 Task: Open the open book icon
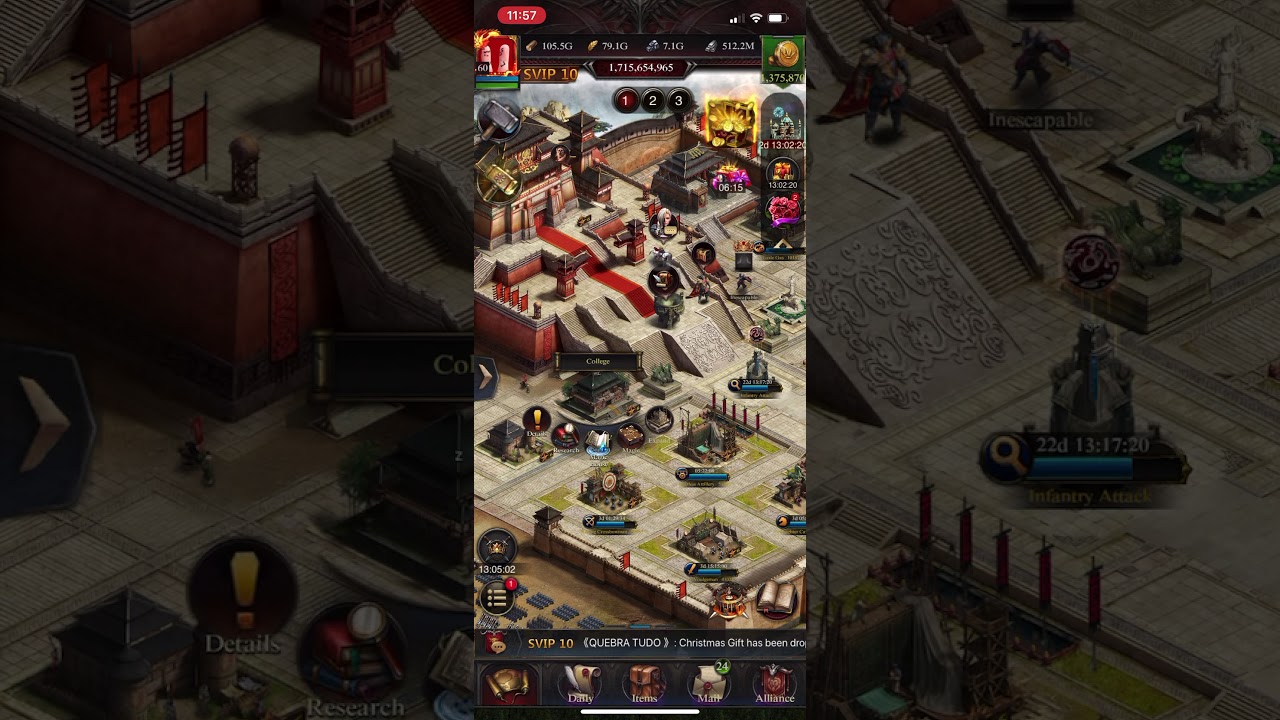pos(776,598)
